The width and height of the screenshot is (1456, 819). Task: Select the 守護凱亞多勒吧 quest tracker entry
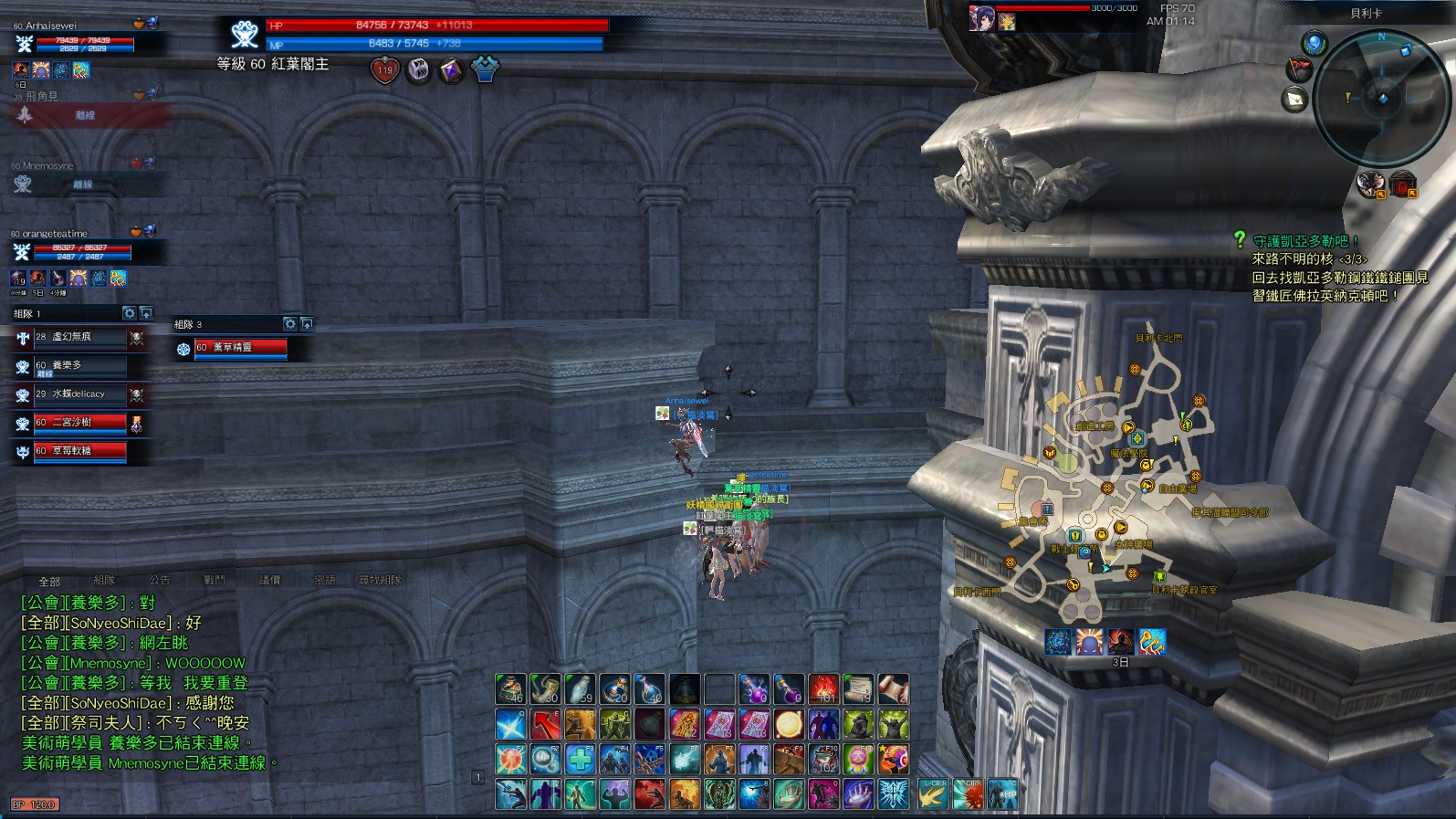point(1305,241)
